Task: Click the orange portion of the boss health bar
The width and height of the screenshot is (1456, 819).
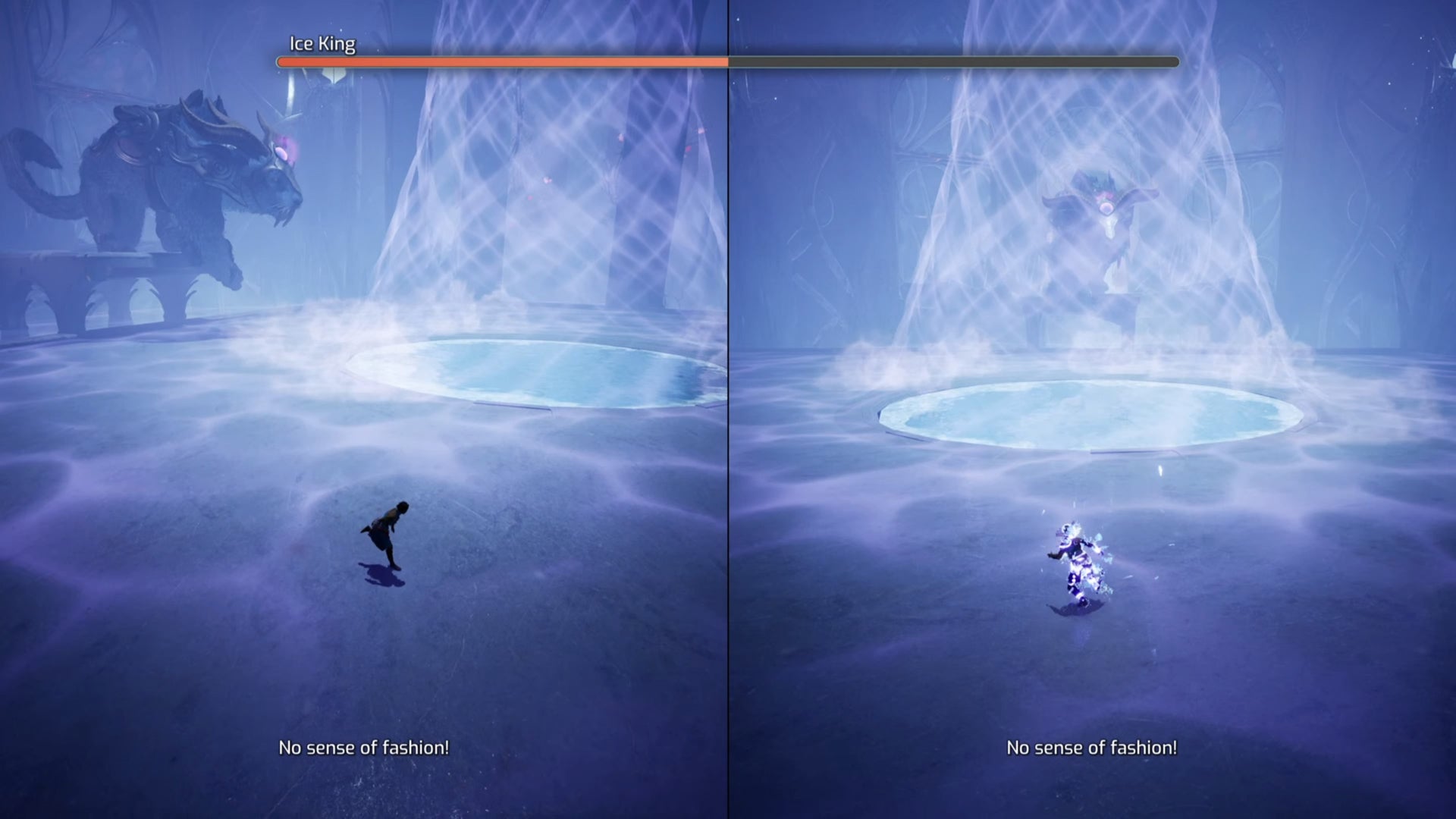Action: [x=500, y=61]
